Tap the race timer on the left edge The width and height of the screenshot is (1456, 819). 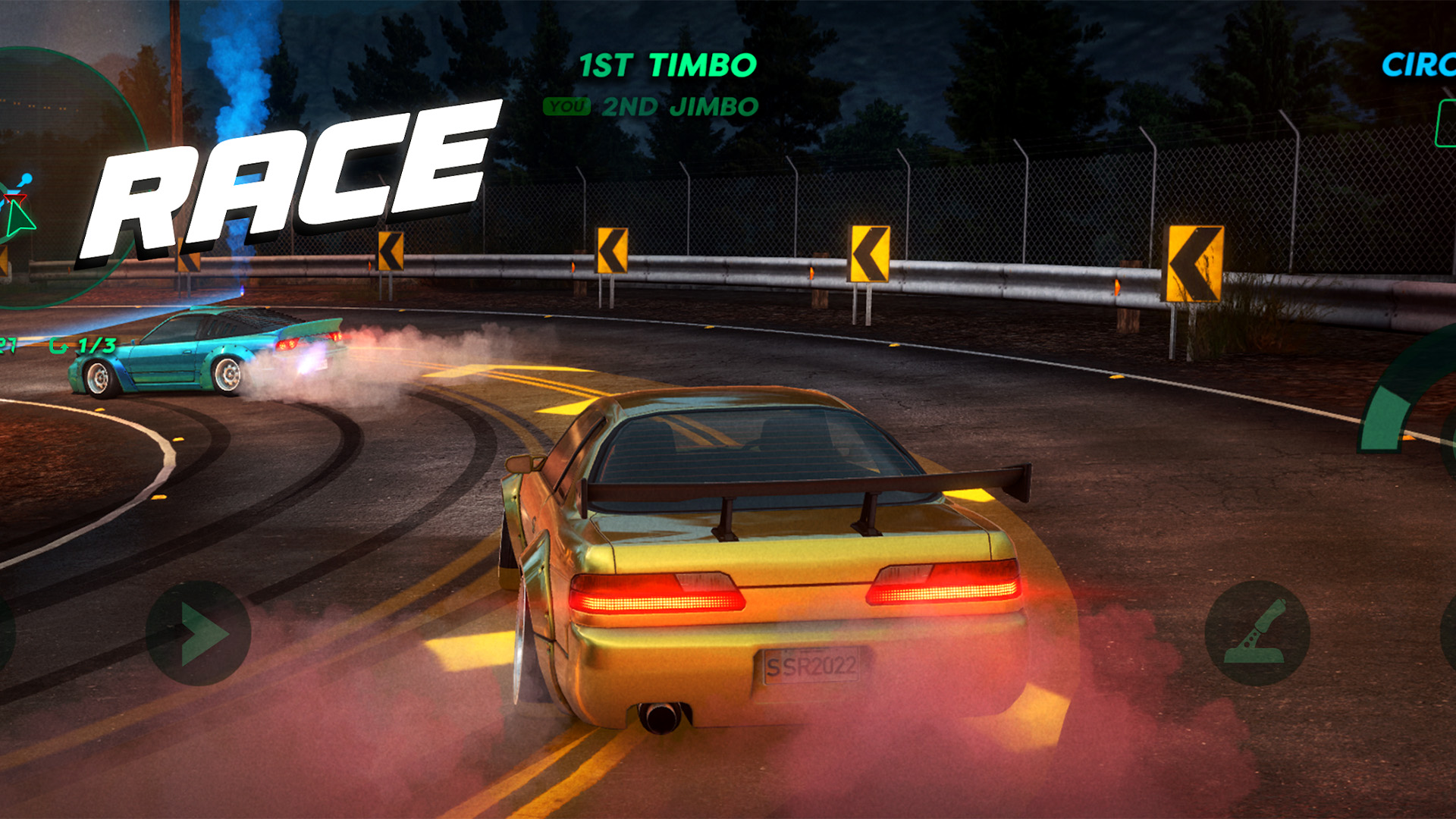click(x=9, y=345)
